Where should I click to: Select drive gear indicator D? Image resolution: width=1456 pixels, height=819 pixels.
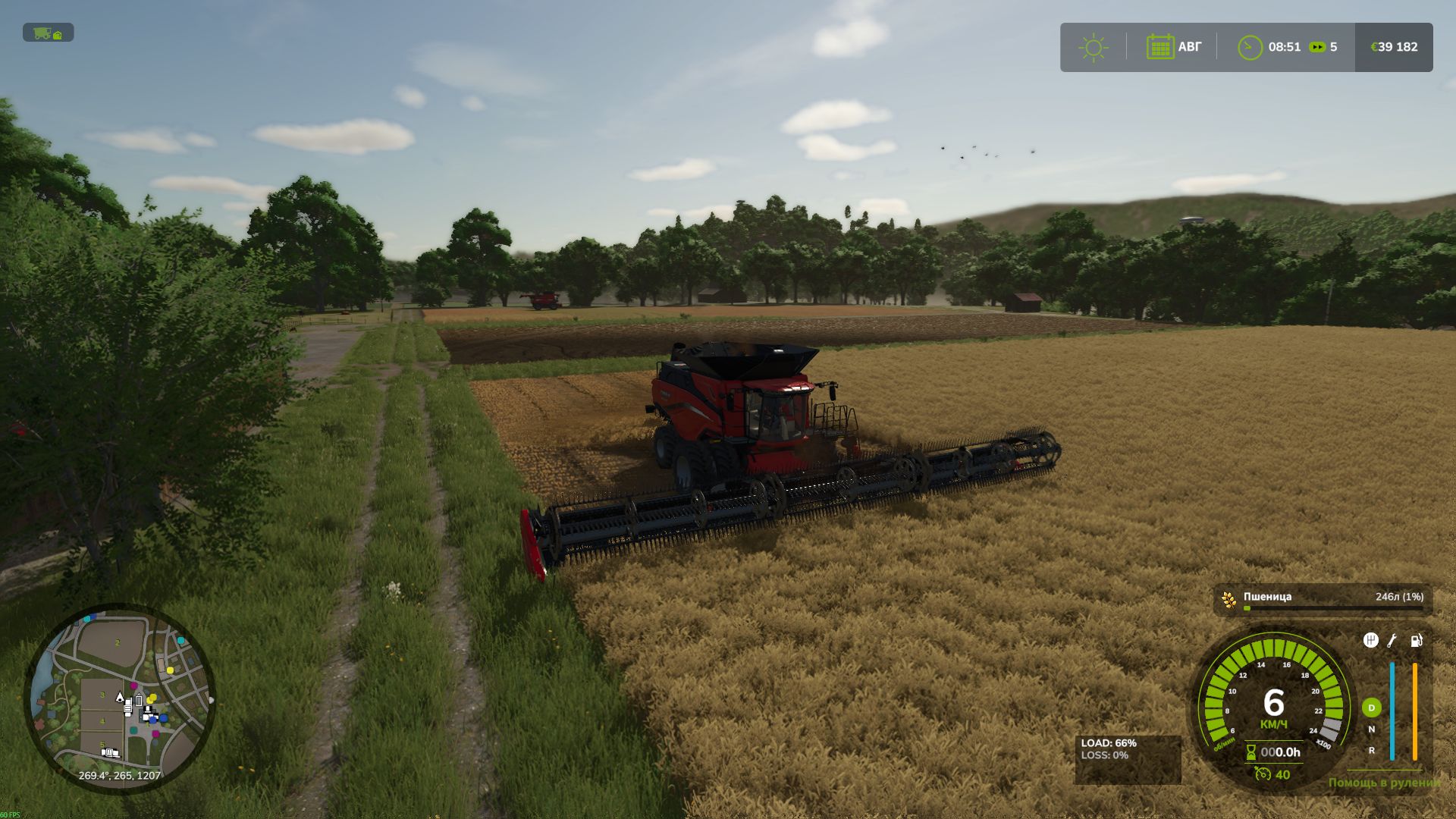1371,708
